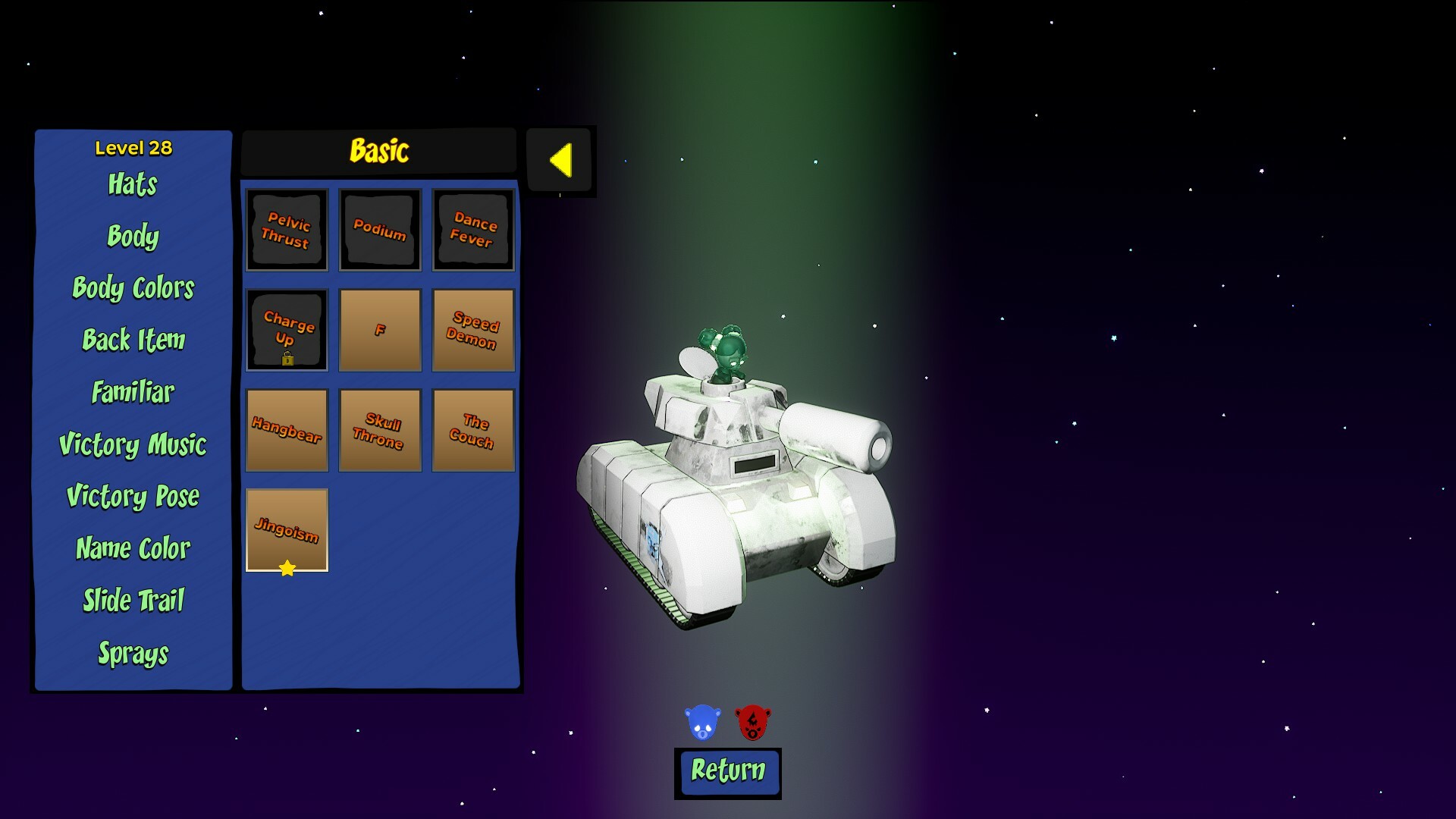
Task: Click the star under the Jingoism pose
Action: (x=288, y=566)
